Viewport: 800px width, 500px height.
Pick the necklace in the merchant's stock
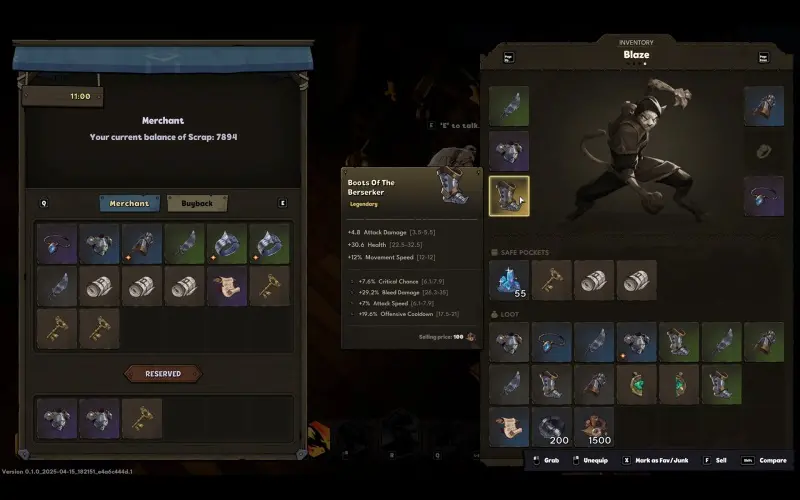point(56,244)
